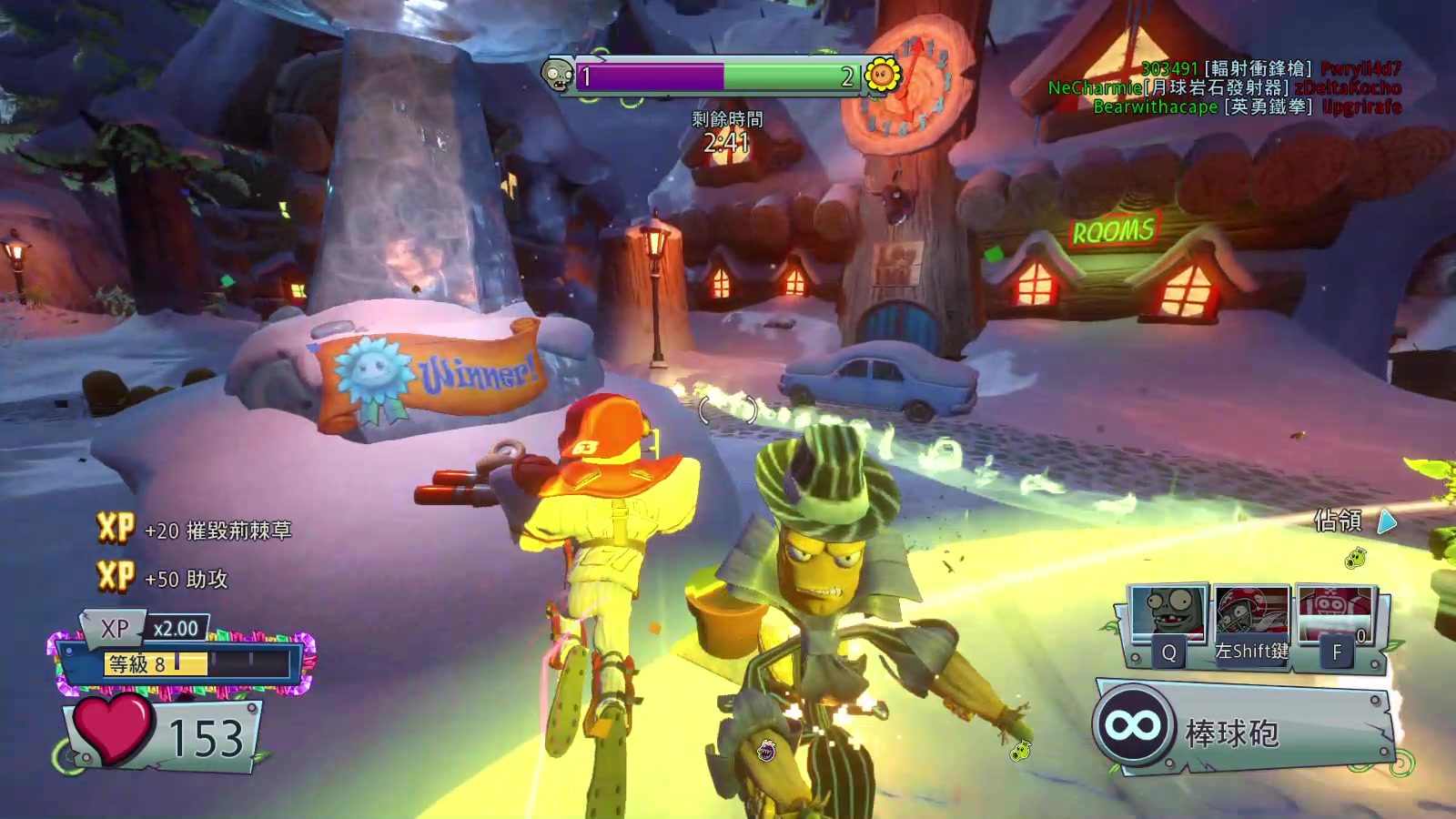Select the Dummy Shield ability slot
This screenshot has height=819, width=1456.
pos(1335,613)
